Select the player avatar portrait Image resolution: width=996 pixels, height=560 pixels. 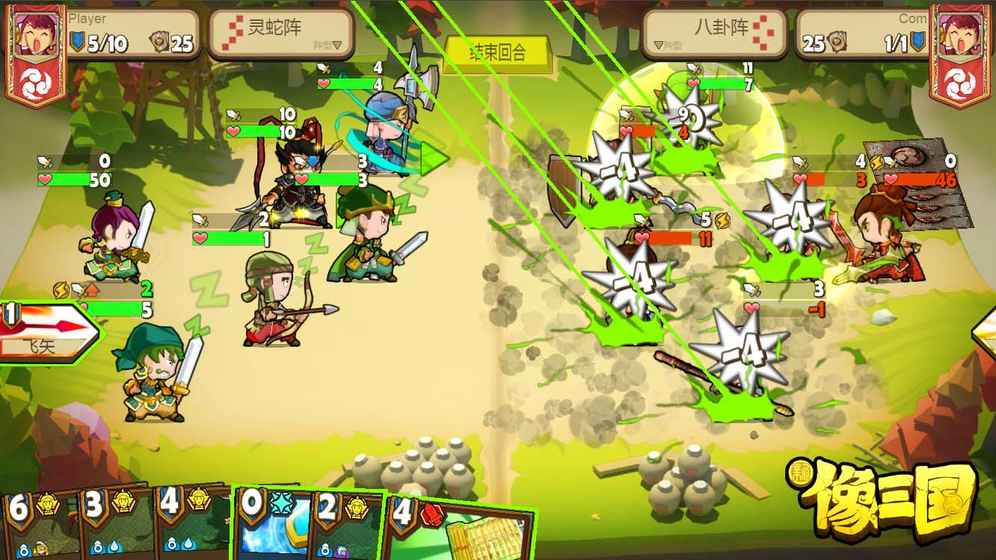click(35, 48)
